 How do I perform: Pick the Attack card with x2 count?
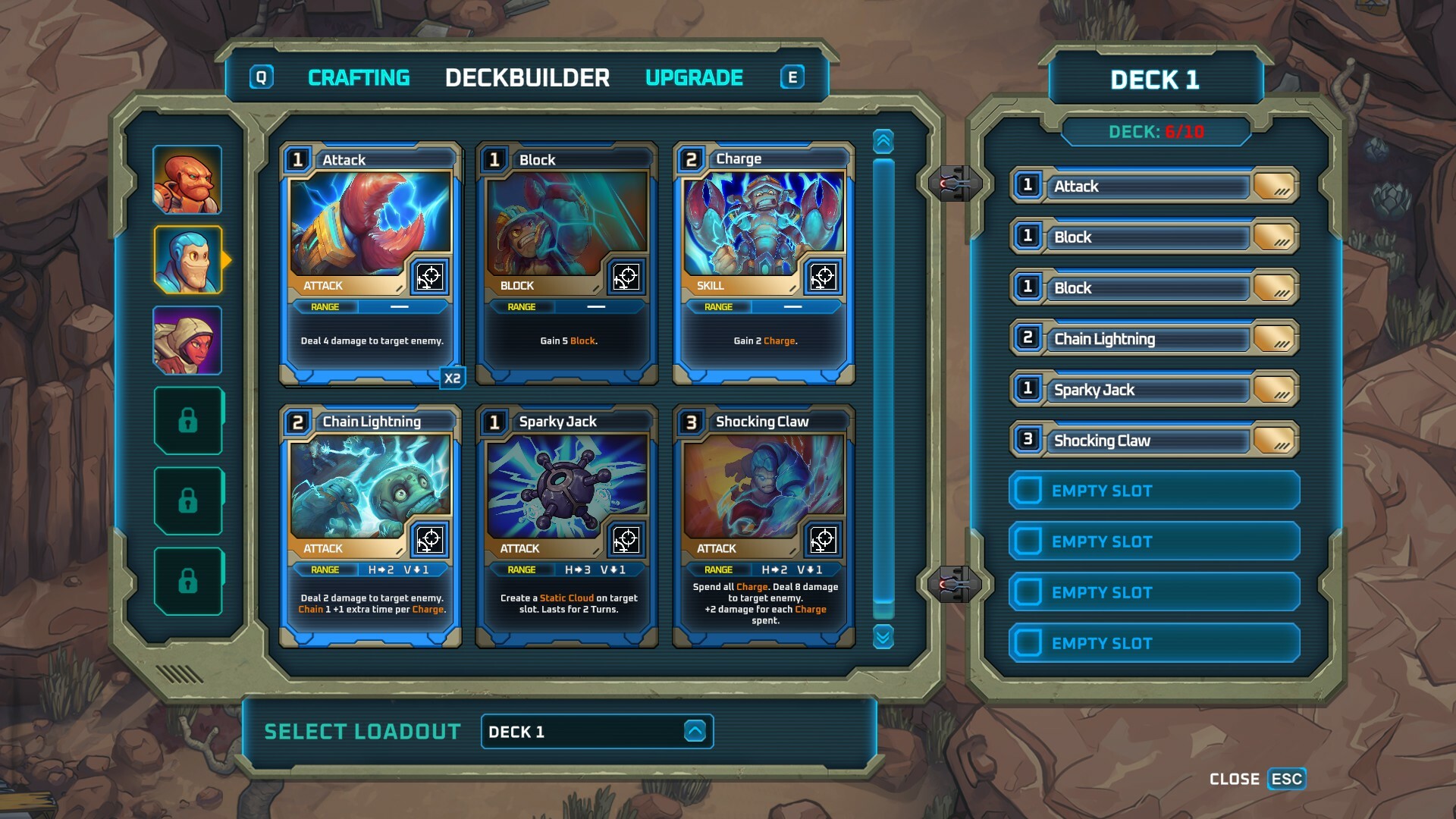click(370, 262)
